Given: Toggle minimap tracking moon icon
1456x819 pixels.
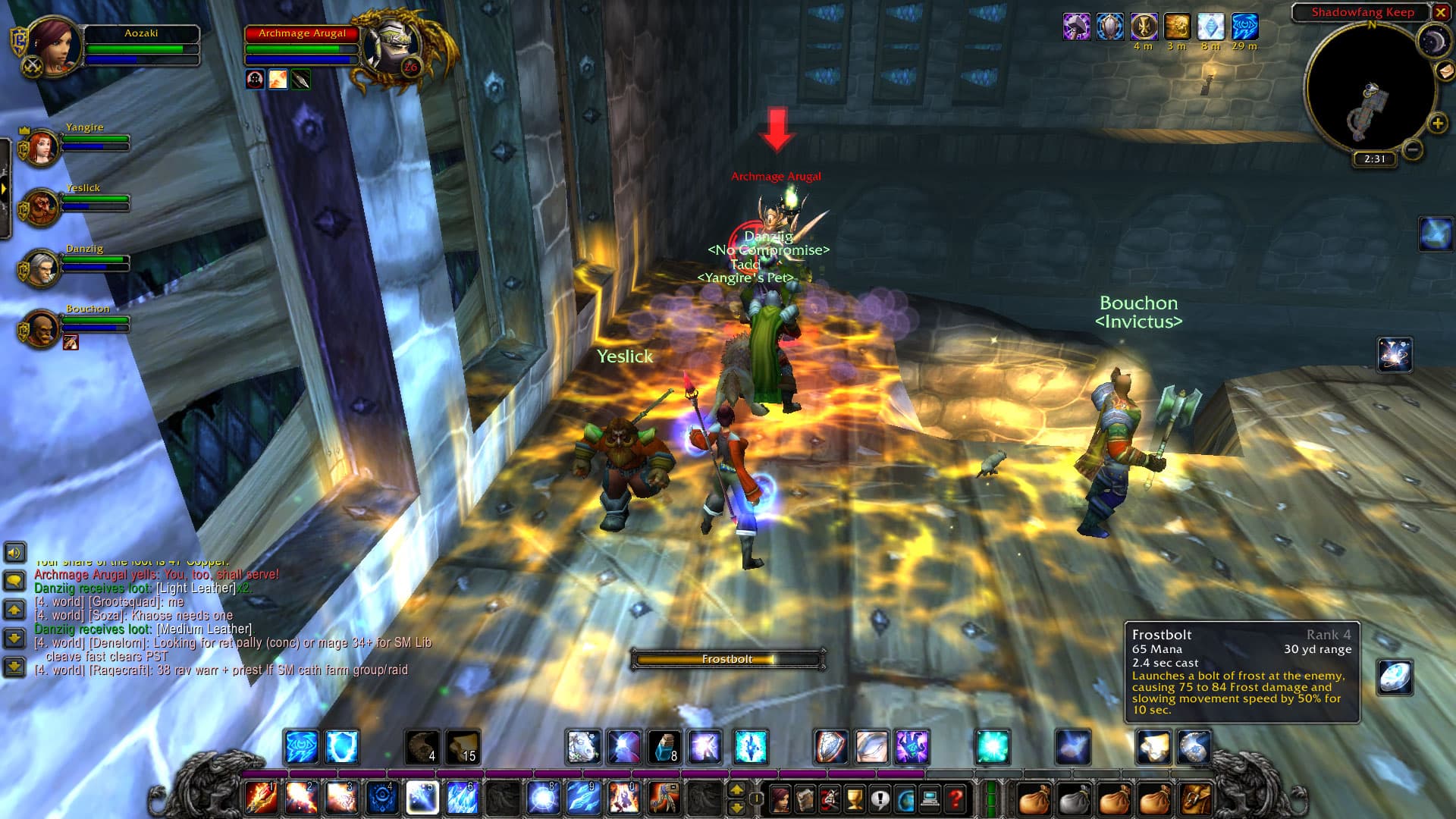Looking at the screenshot, I should pos(1434,40).
